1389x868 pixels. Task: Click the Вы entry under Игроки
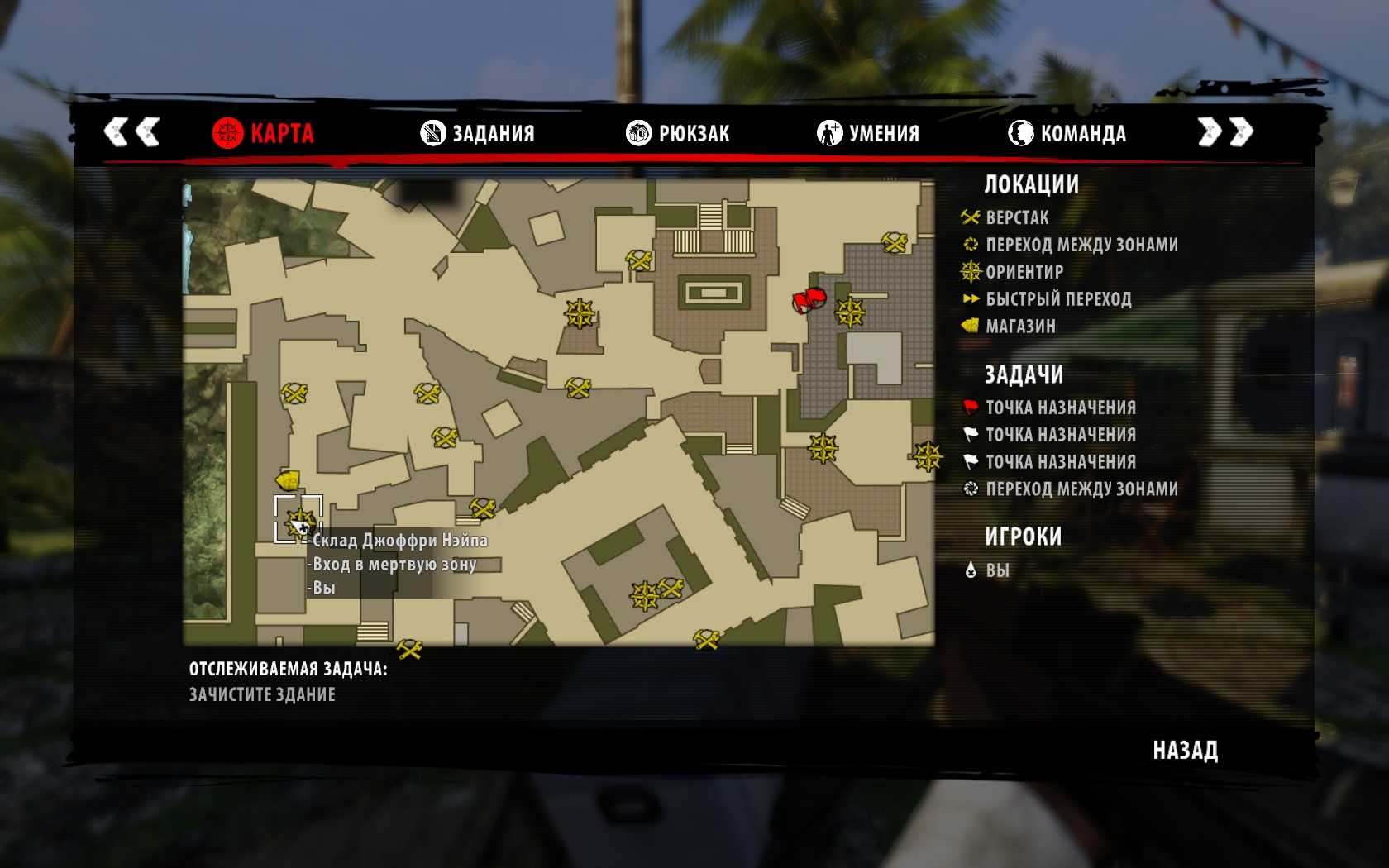[x=996, y=570]
